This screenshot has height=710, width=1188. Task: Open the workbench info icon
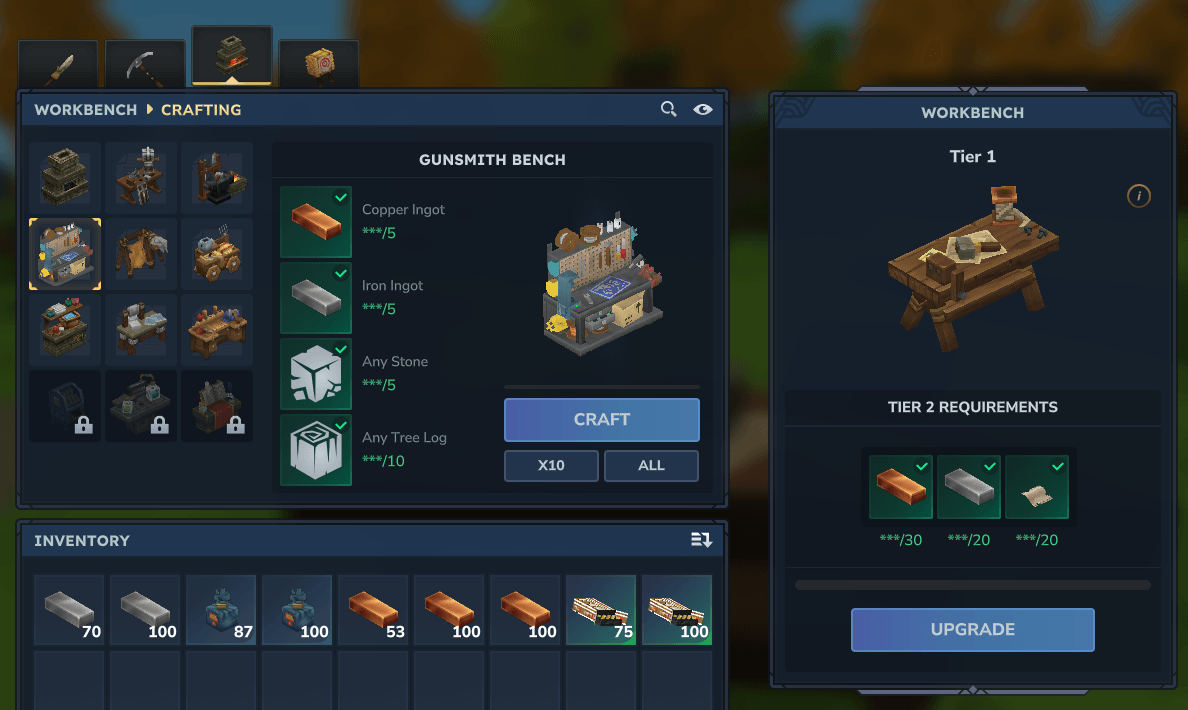tap(1138, 196)
